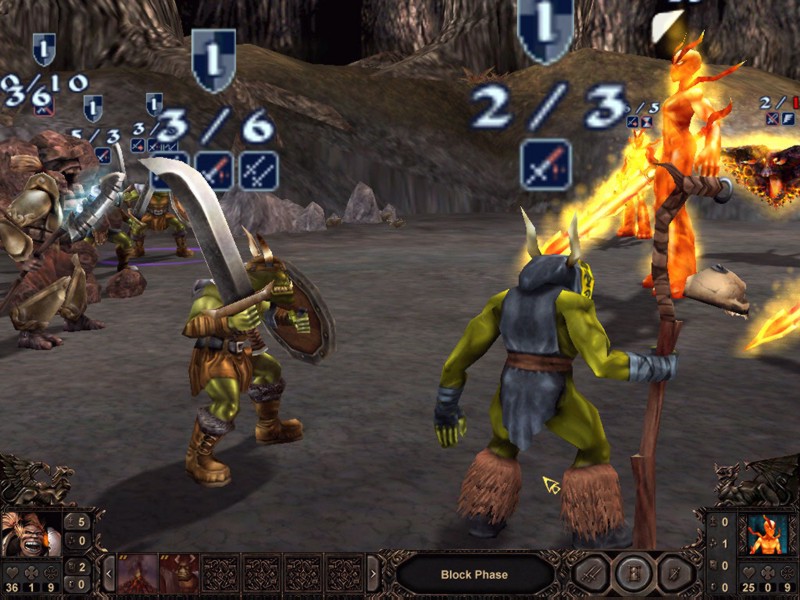Click the Block Phase indicator panel
This screenshot has width=800, height=600.
tap(475, 575)
